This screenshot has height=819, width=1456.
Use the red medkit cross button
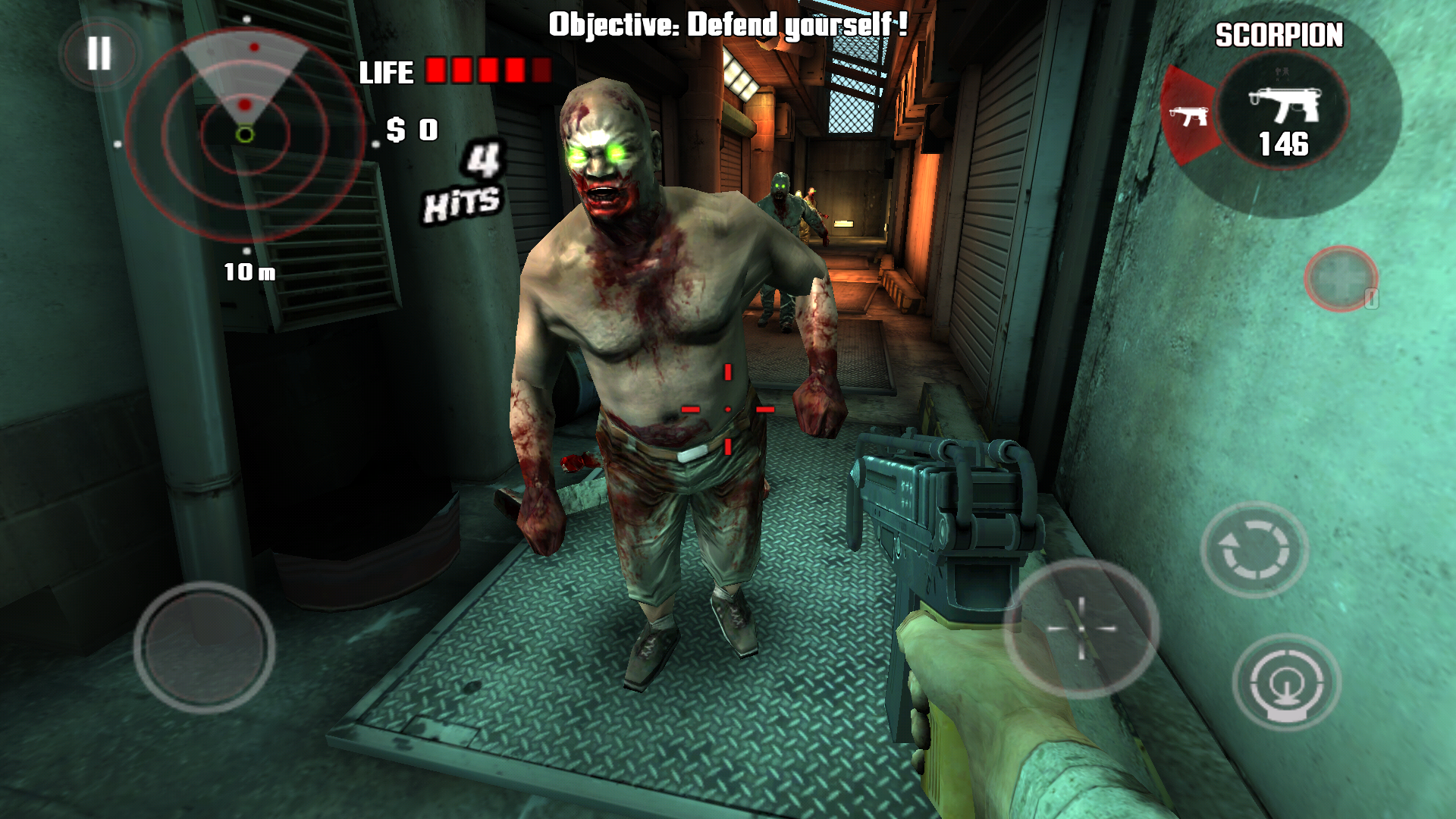(x=1340, y=278)
